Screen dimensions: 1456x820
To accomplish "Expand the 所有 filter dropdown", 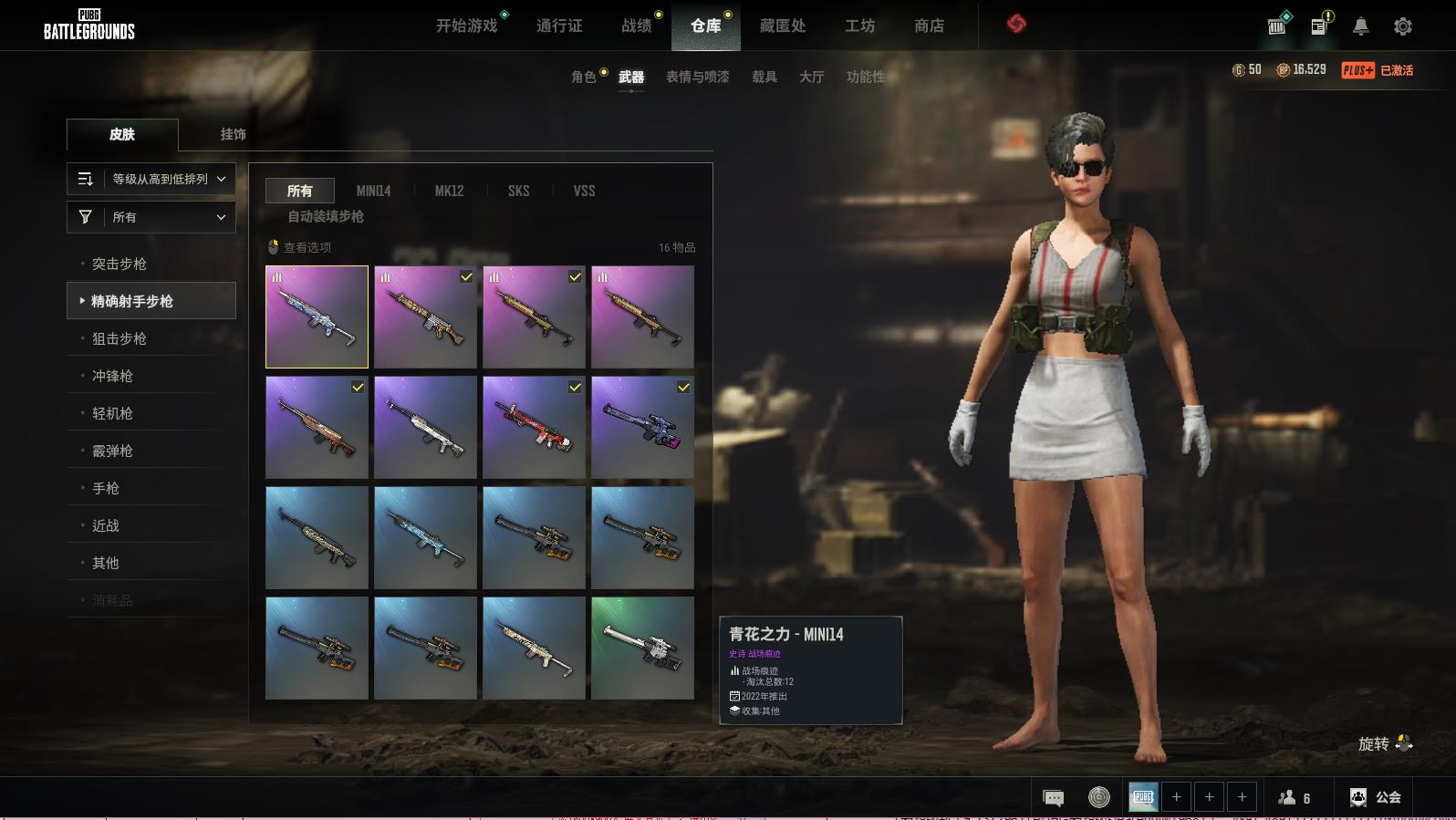I will pos(151,217).
